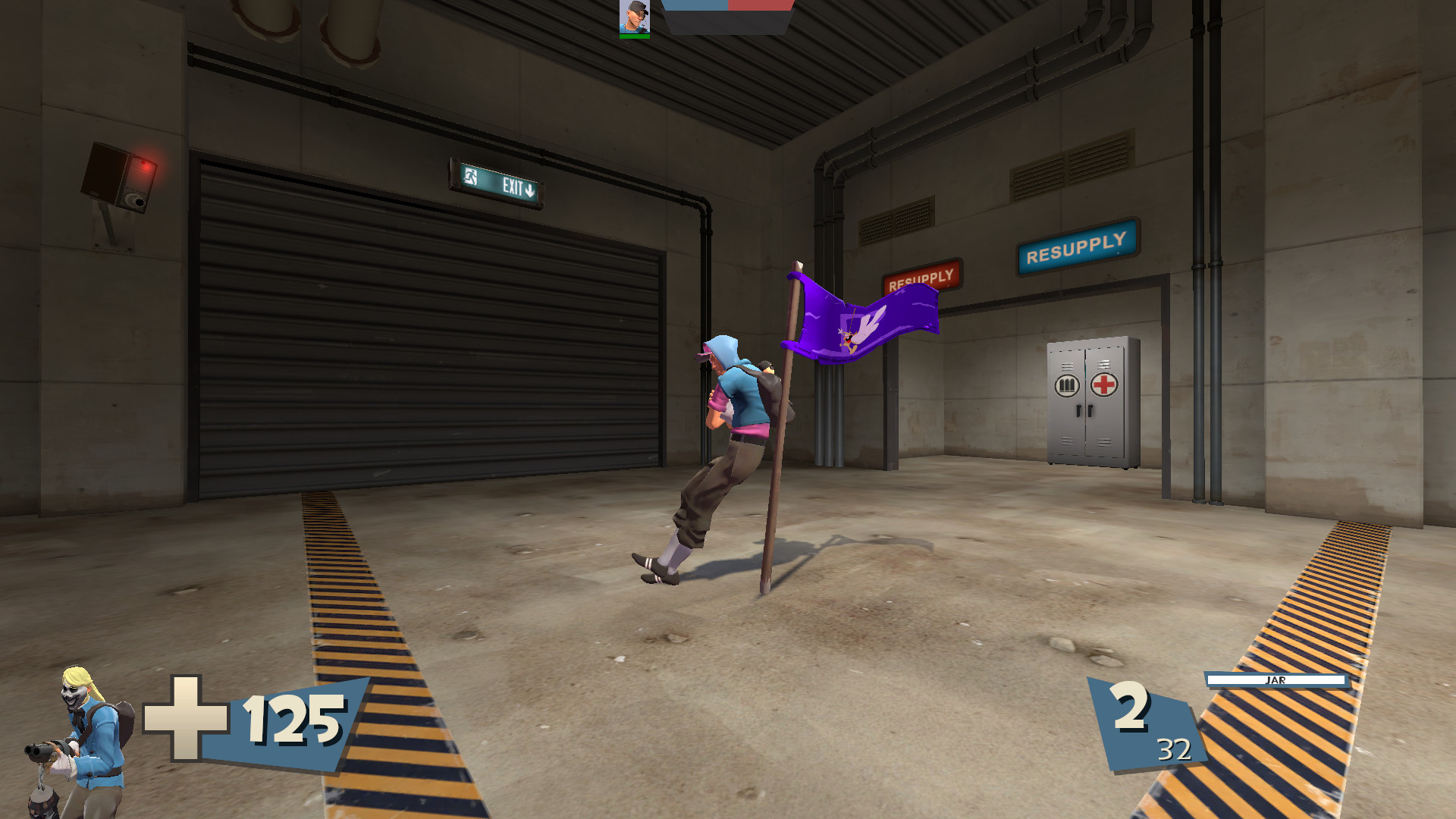Click the Scout avatar at the top of screen
The width and height of the screenshot is (1456, 819).
click(x=634, y=17)
